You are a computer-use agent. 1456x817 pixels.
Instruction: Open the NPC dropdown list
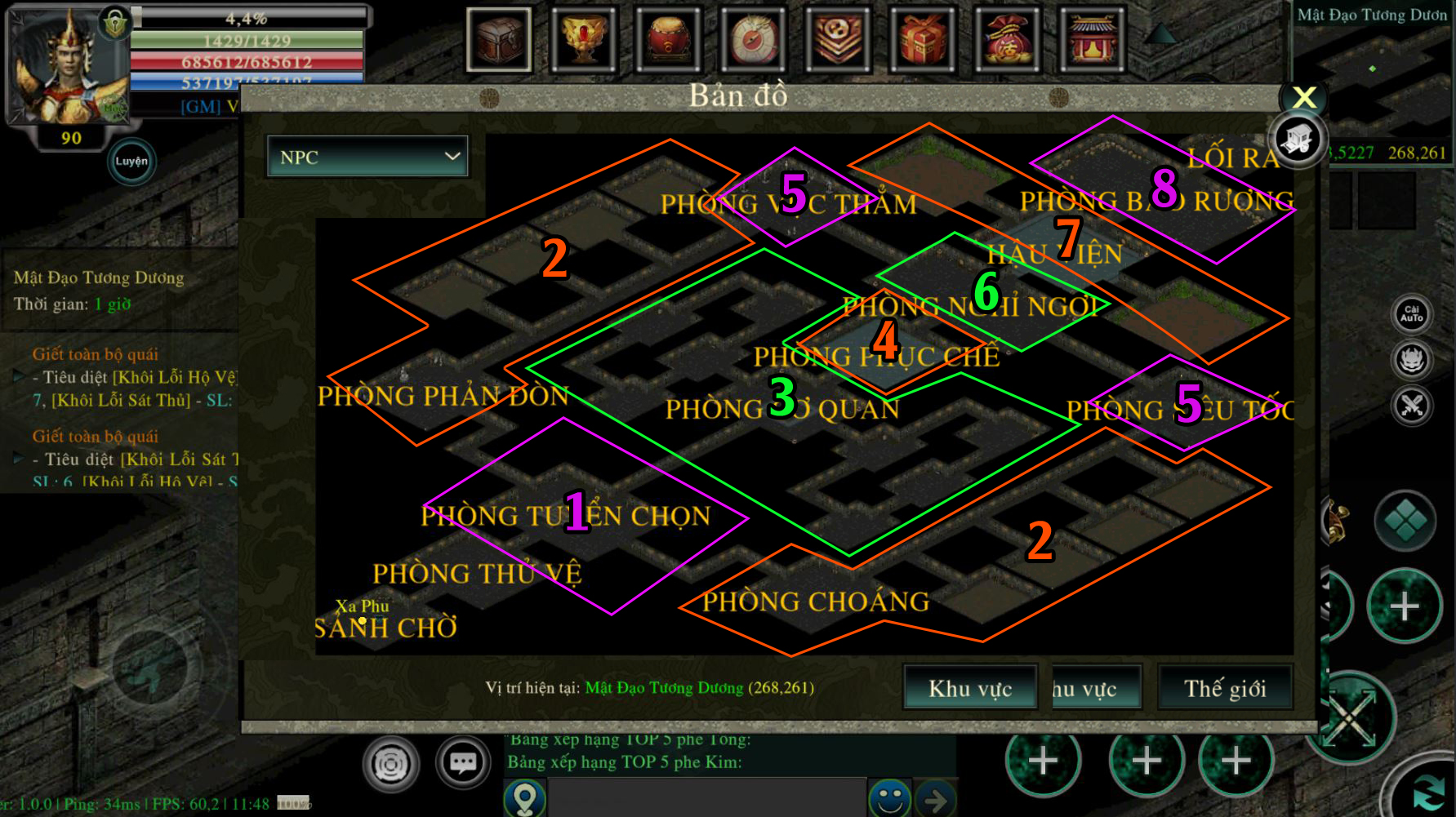click(x=367, y=157)
